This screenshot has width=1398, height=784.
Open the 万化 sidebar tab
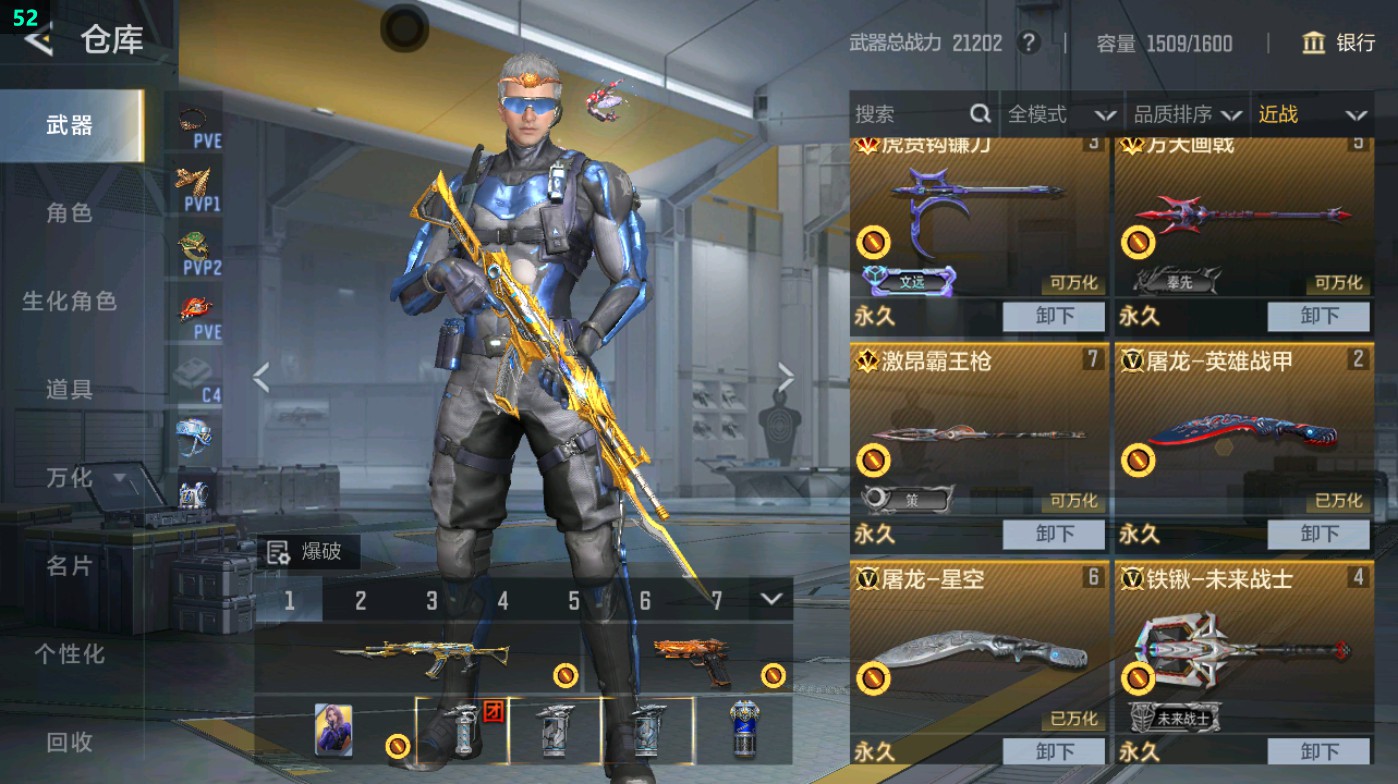[x=69, y=479]
